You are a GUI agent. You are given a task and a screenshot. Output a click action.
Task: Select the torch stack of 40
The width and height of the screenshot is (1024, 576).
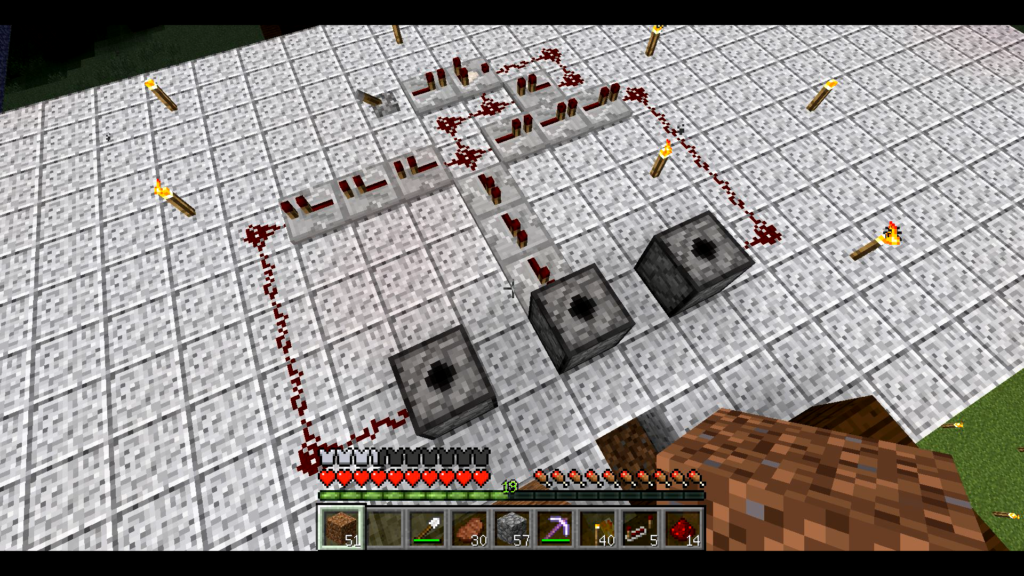(x=597, y=527)
